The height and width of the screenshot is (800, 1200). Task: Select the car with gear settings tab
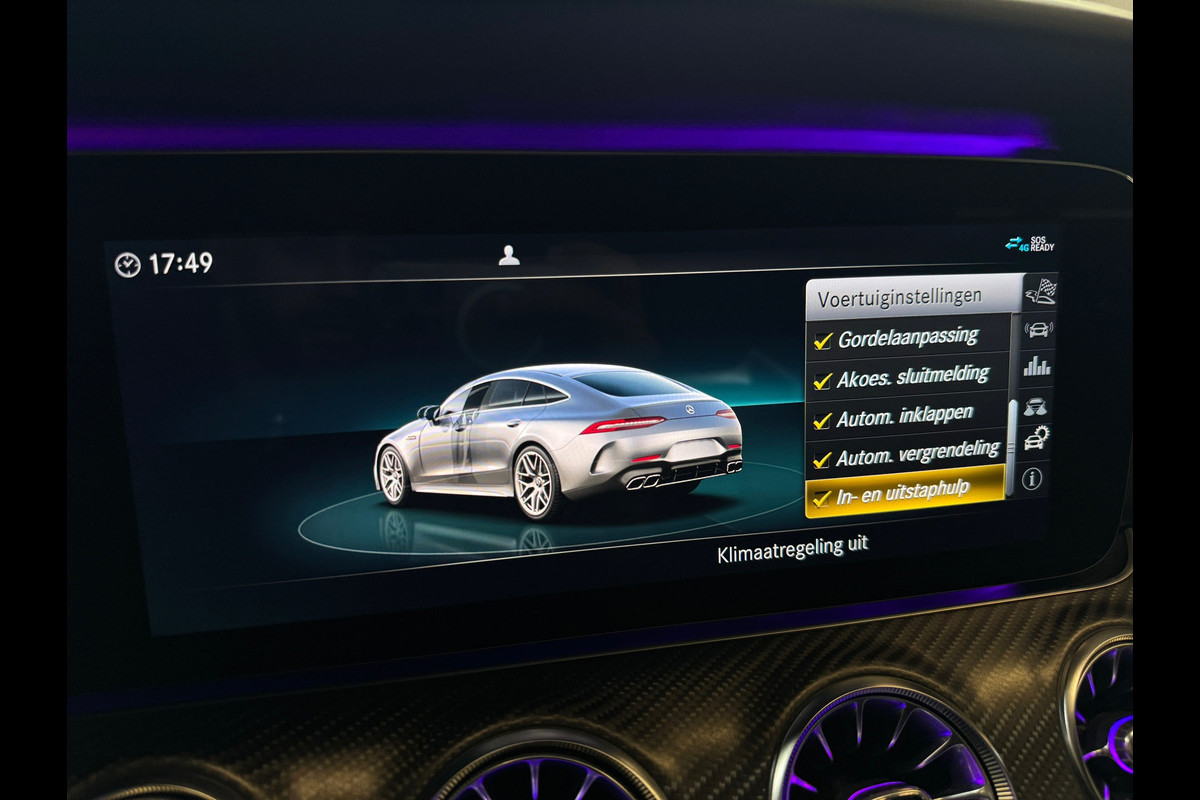[x=1037, y=438]
